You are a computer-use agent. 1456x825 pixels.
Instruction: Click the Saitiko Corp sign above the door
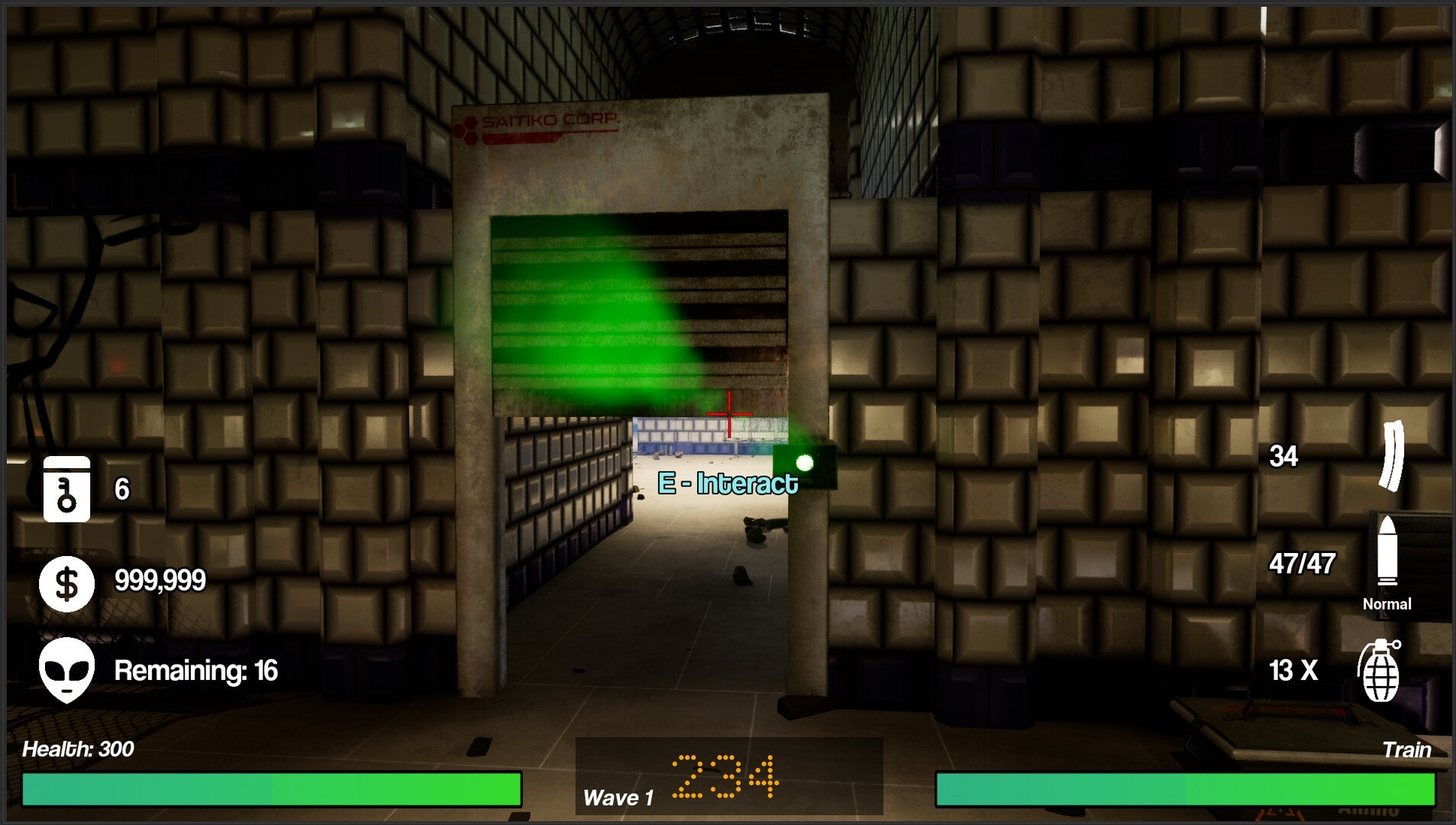coord(550,120)
